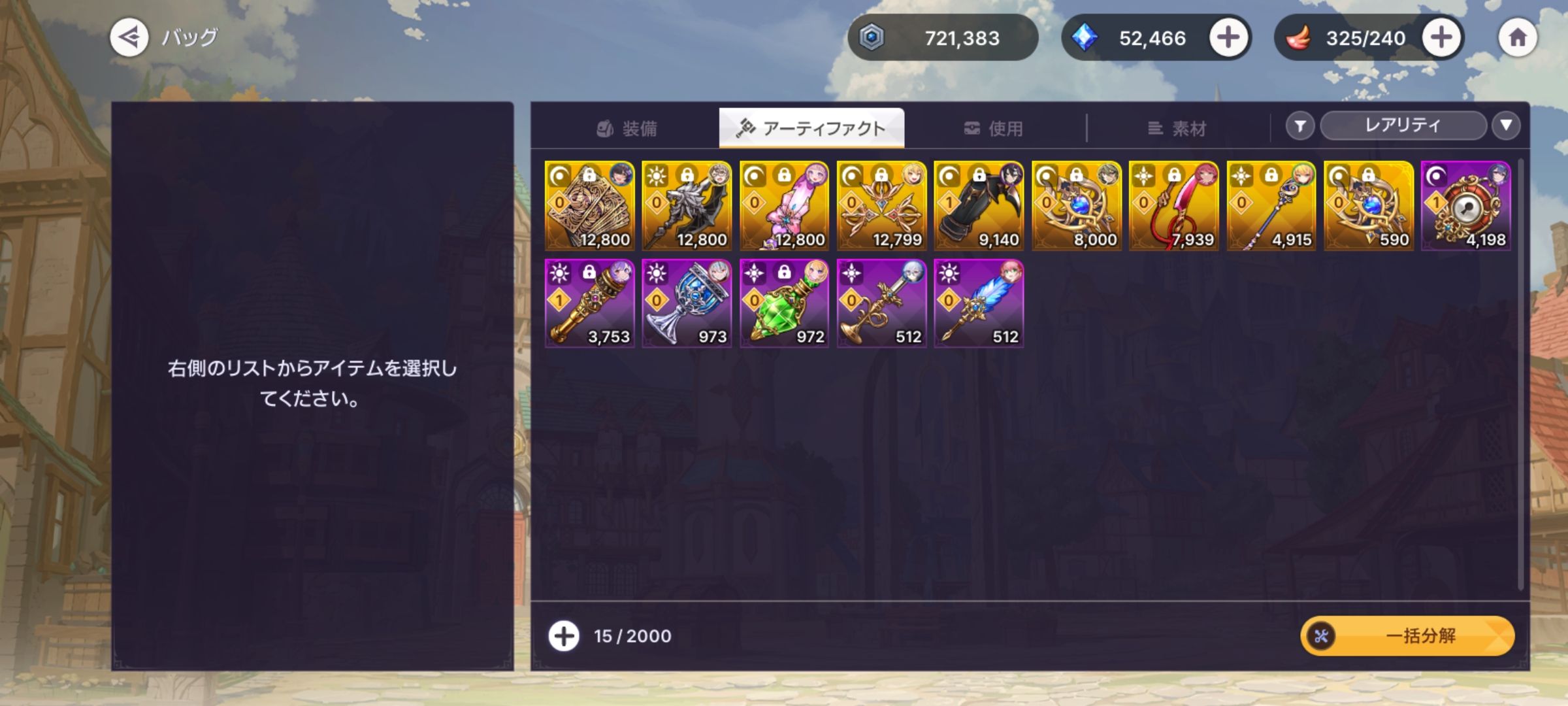This screenshot has width=1568, height=706.
Task: Switch to the 装備 tab
Action: pos(627,128)
